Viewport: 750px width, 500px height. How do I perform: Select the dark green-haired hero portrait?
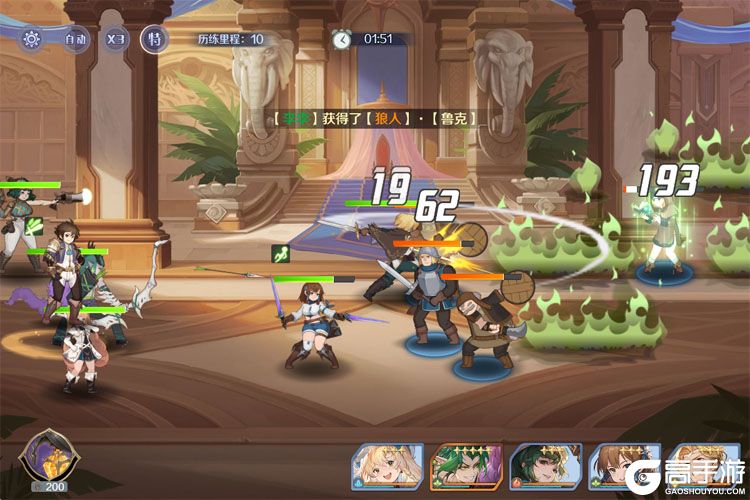click(x=546, y=466)
